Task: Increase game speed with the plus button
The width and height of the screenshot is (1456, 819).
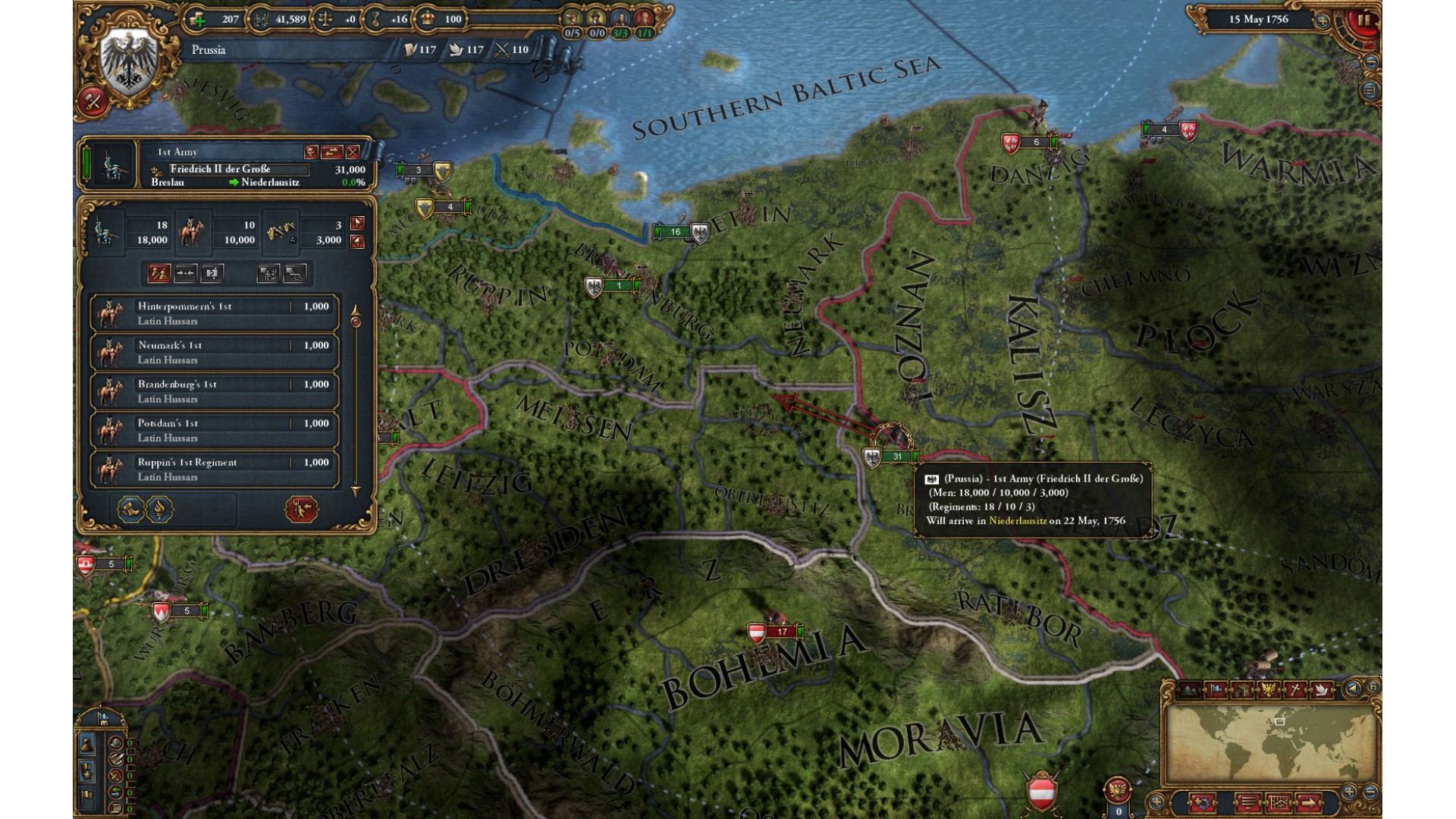Action: 1323,20
